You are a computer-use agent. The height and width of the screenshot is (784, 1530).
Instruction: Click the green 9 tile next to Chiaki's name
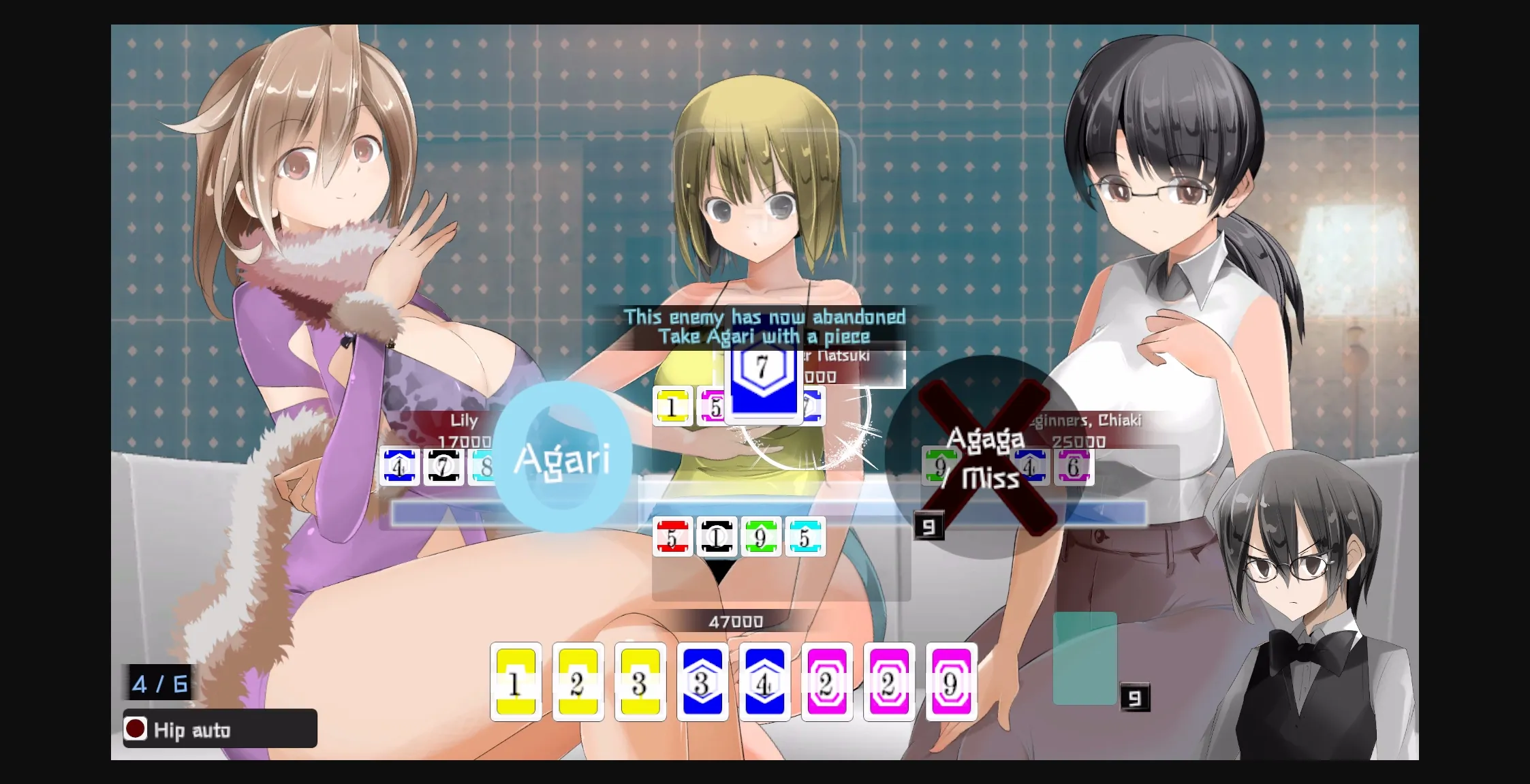940,467
